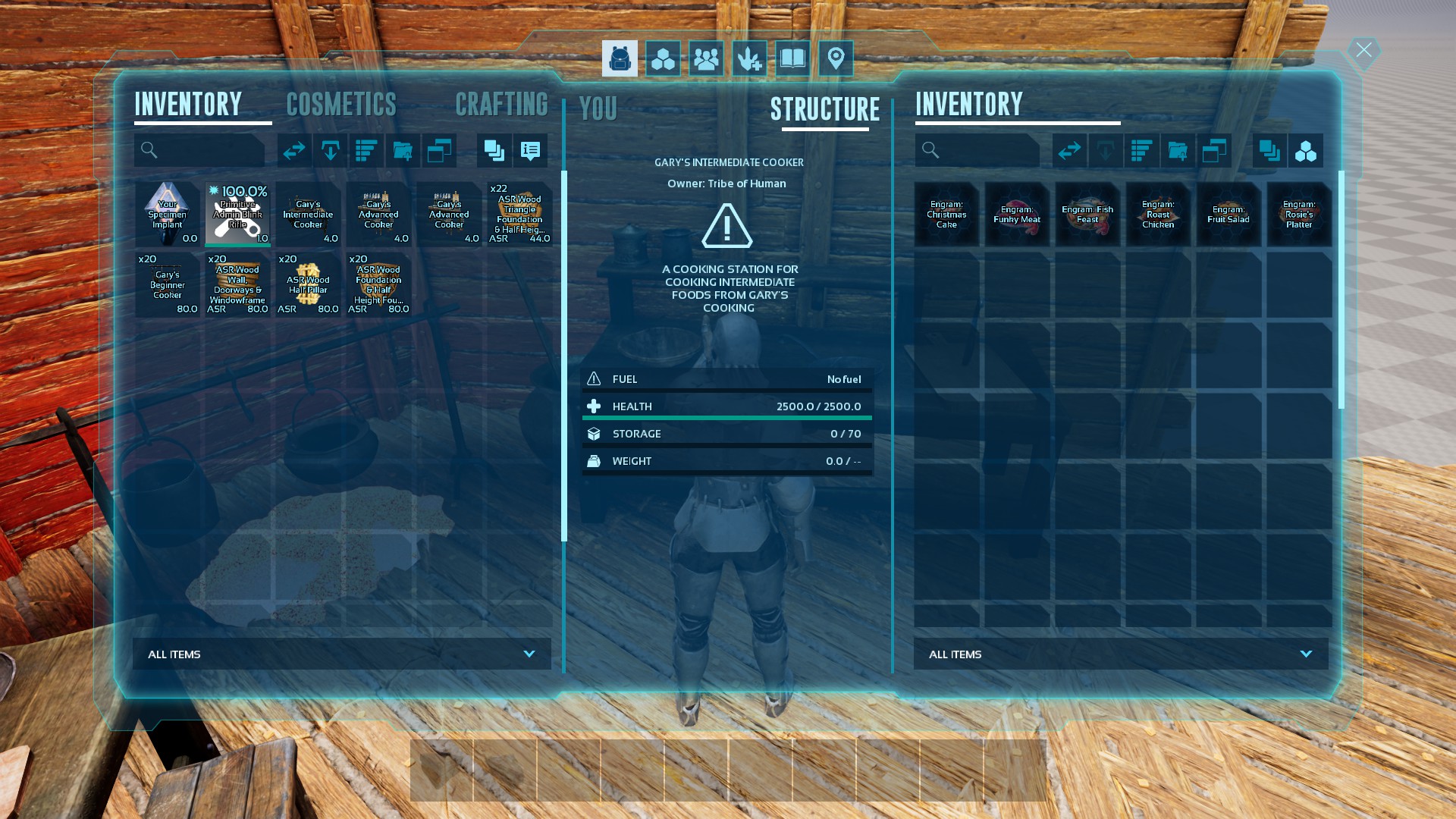
Task: Select the drop item icon in player inventory
Action: 331,150
